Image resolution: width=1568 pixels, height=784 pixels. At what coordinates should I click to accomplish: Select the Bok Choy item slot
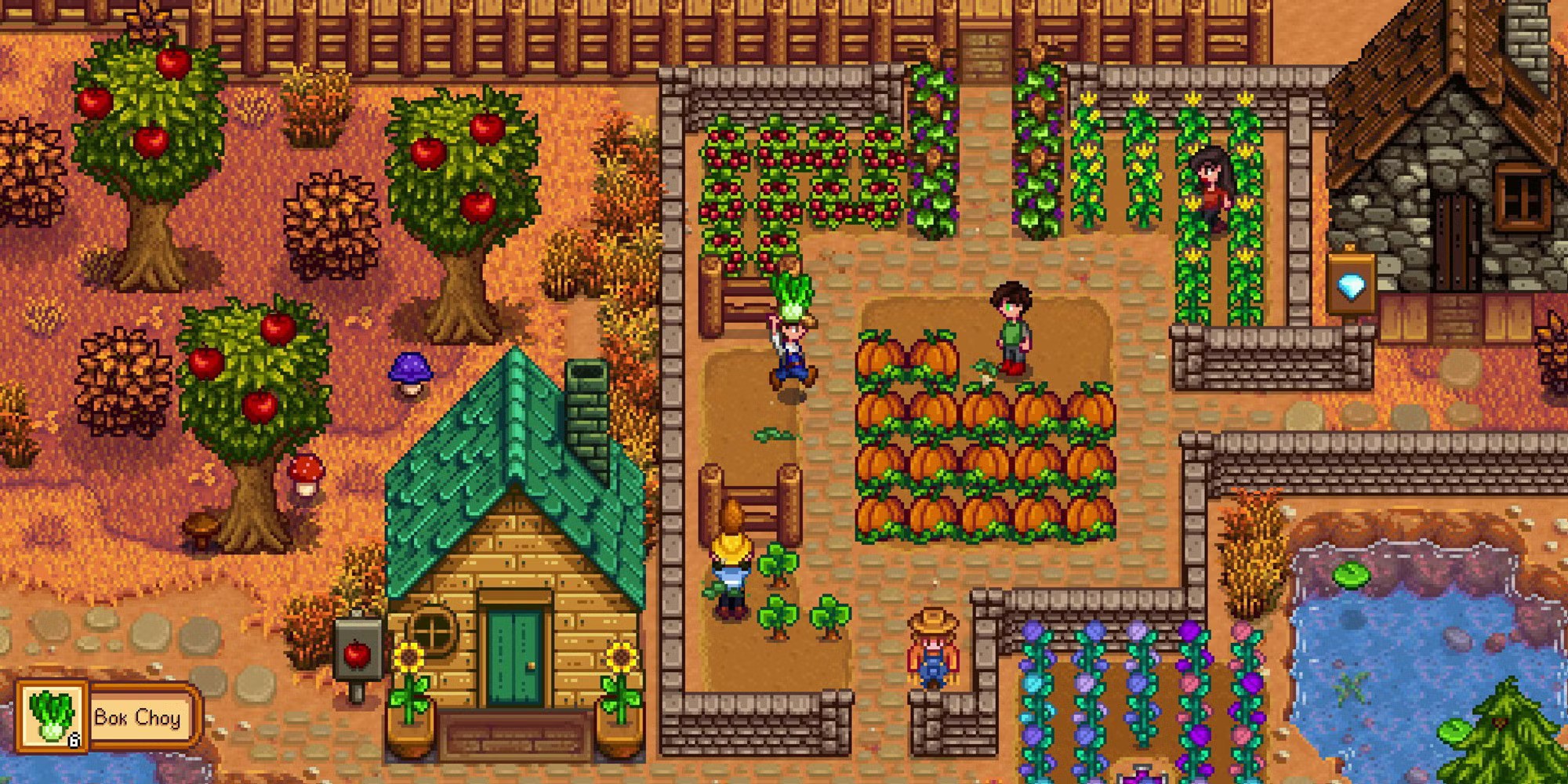coord(53,717)
